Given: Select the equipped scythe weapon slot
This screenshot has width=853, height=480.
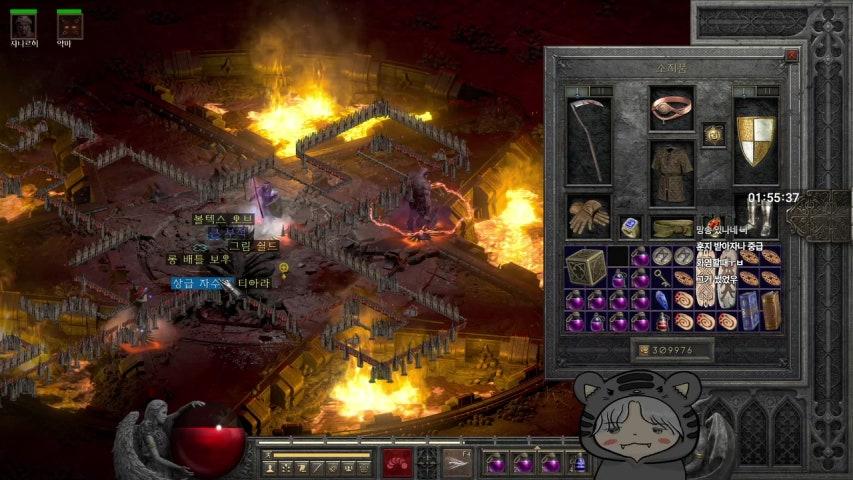Looking at the screenshot, I should tap(589, 140).
